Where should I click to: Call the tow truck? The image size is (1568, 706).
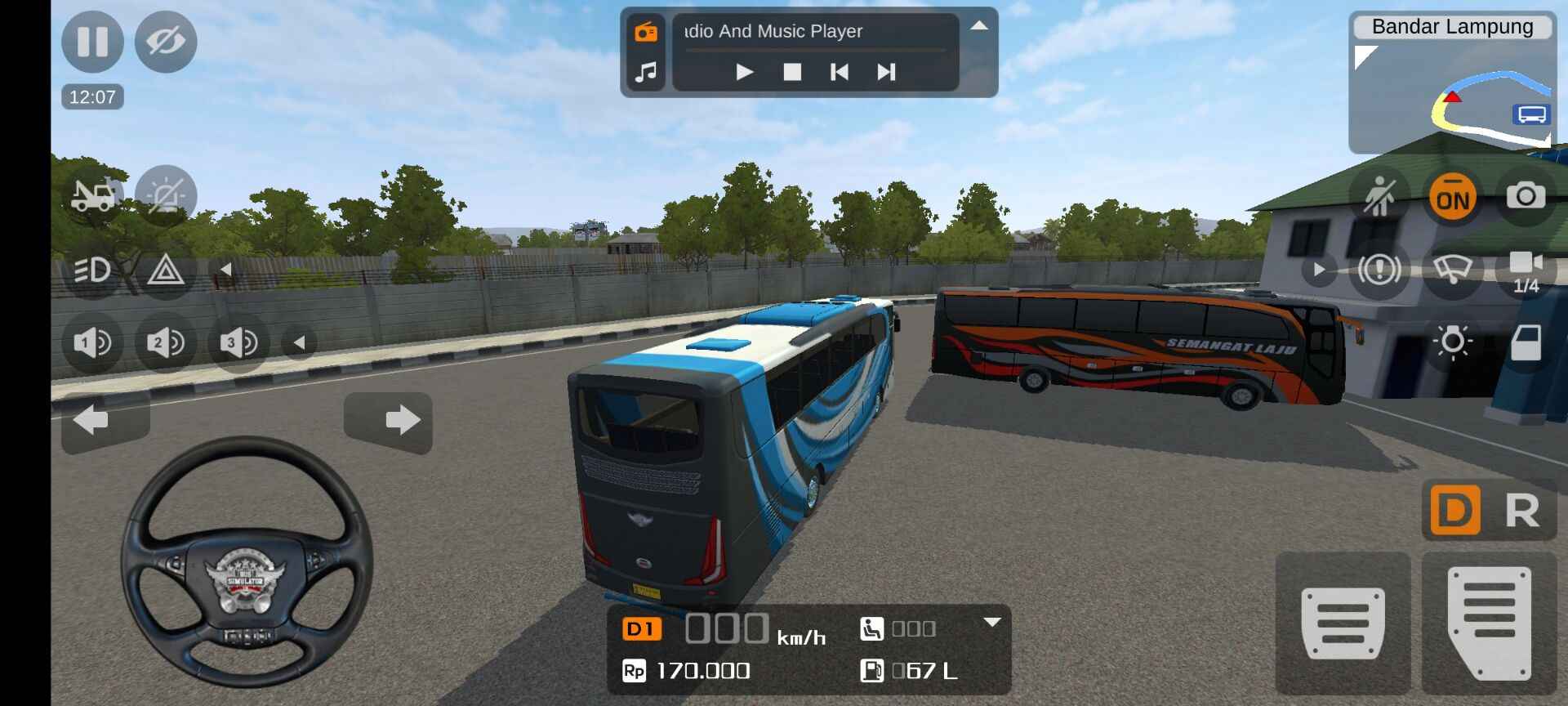(92, 195)
